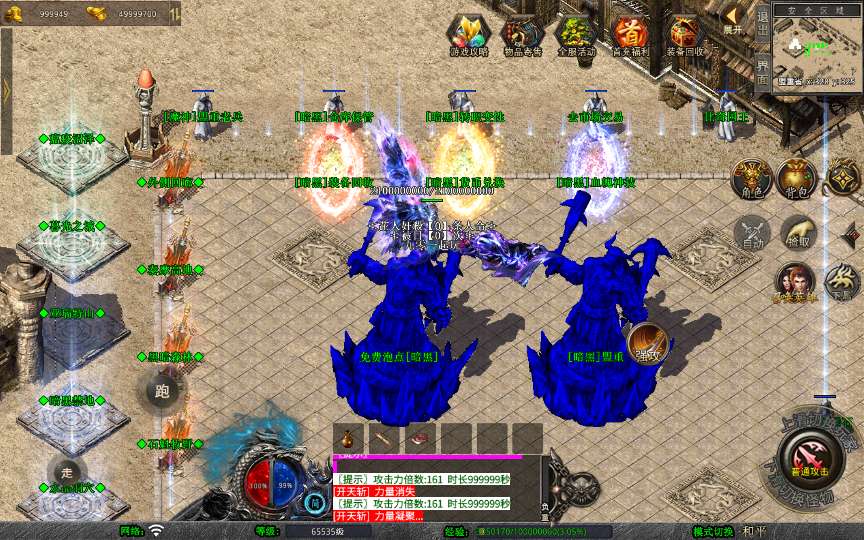Viewport: 864px width, 540px height.
Task: Open the 游戏攻略 game guide icon
Action: point(468,37)
